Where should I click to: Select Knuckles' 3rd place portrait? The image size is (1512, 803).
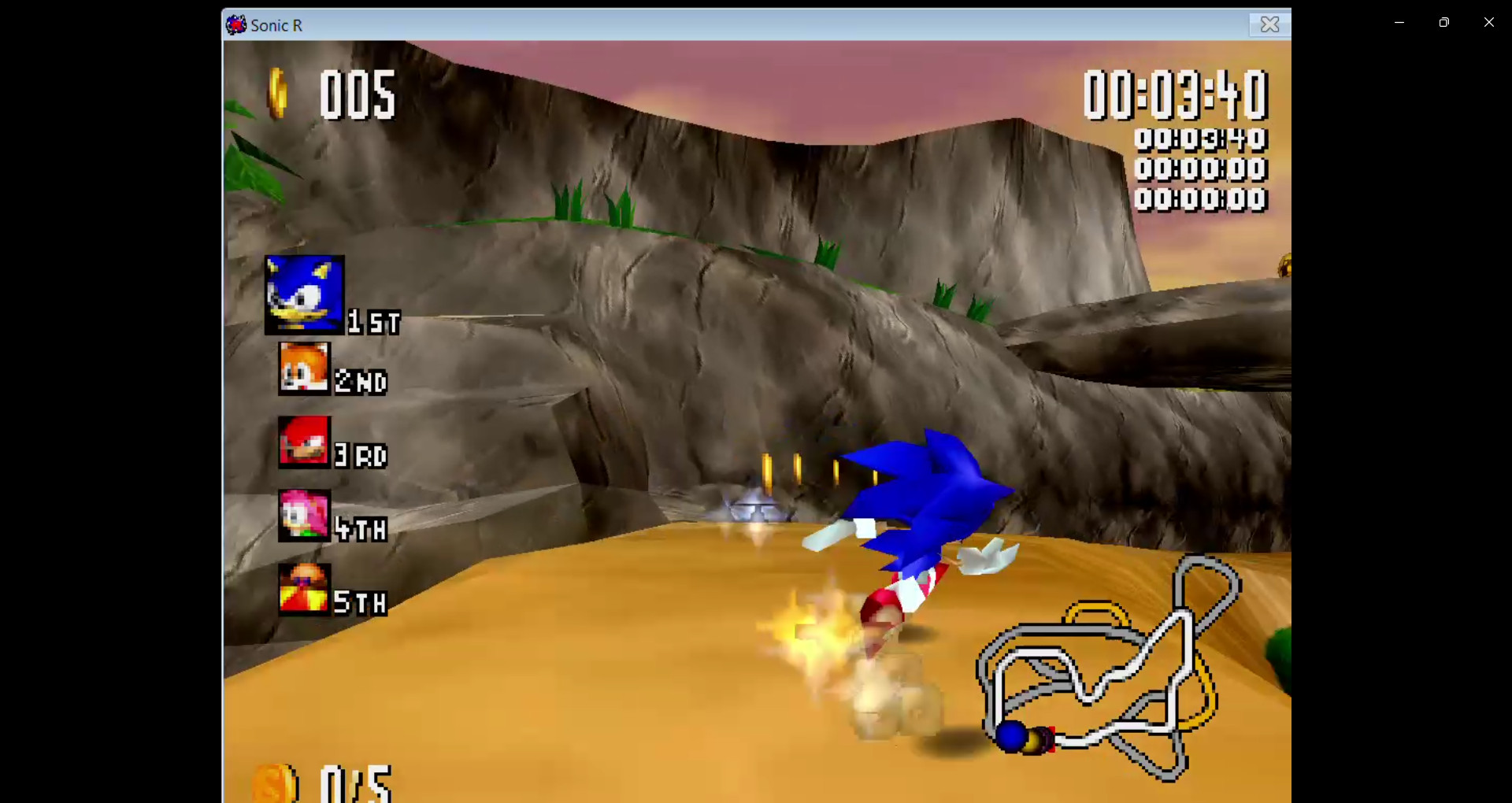point(304,442)
